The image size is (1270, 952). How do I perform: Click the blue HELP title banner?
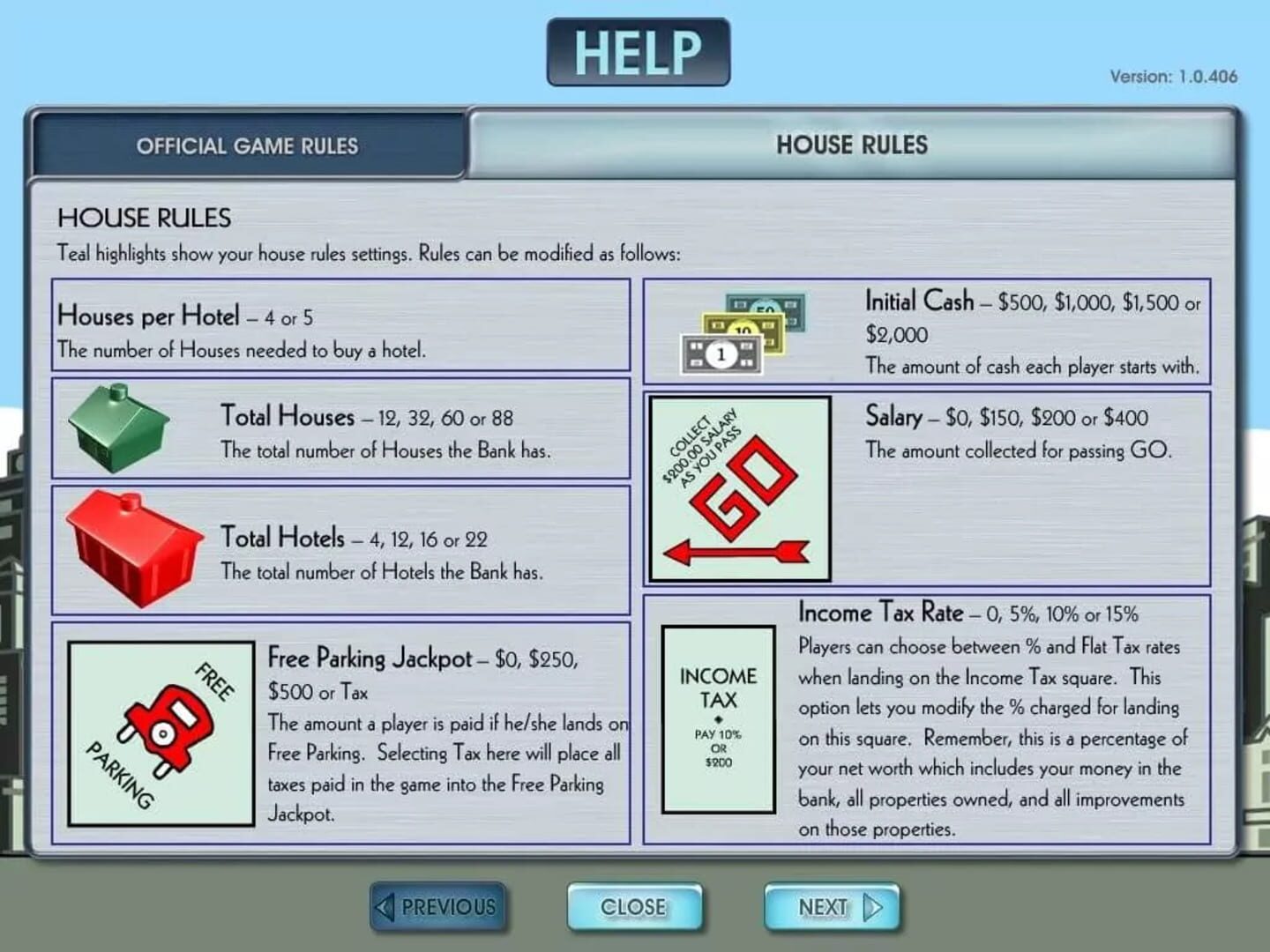coord(637,50)
